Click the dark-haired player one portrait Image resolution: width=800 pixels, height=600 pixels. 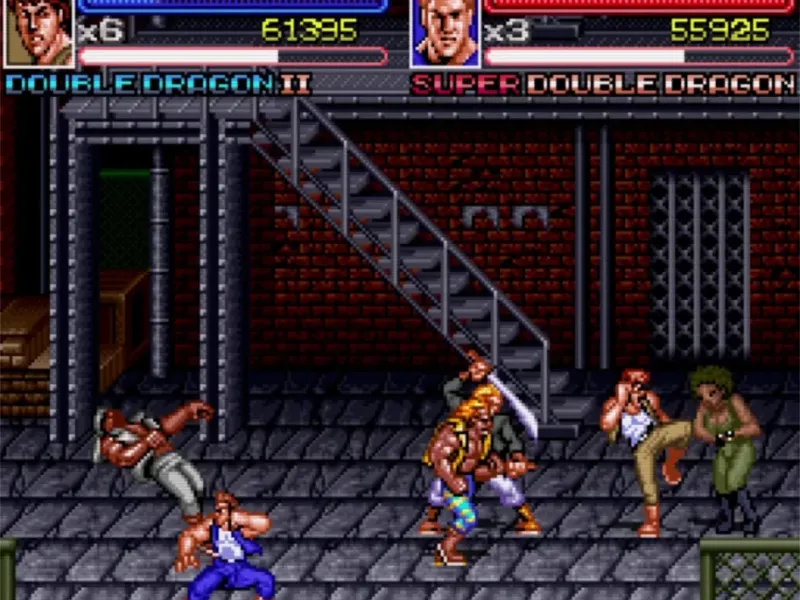[38, 32]
